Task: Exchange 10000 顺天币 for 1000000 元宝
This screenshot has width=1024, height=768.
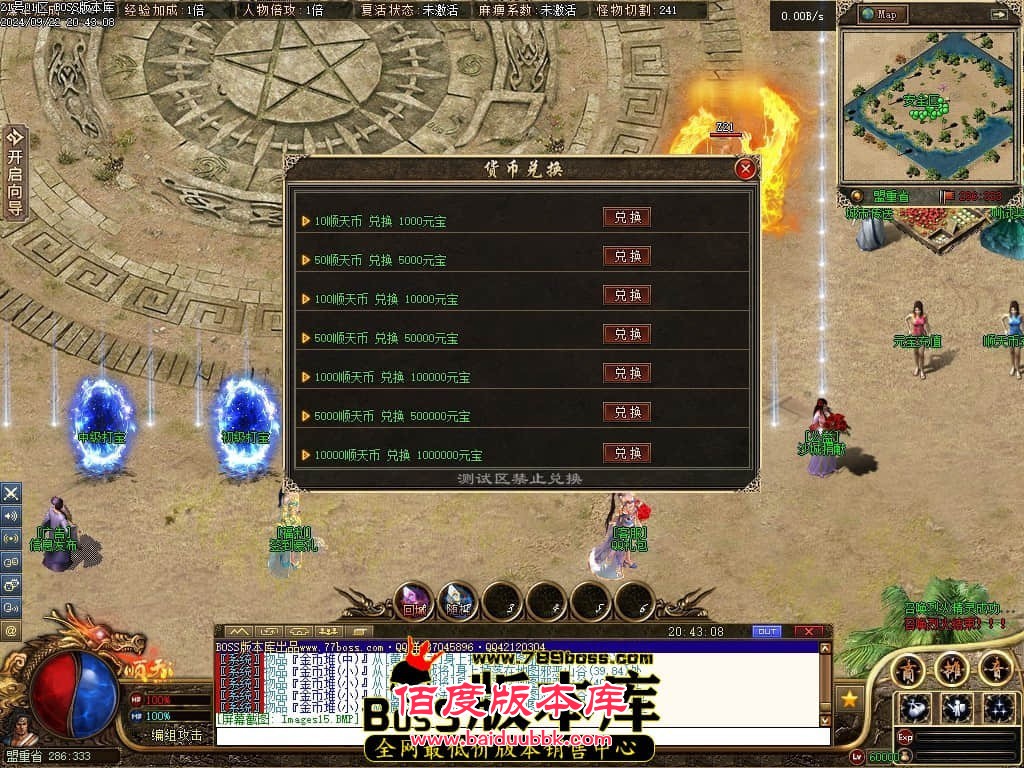Action: tap(627, 452)
